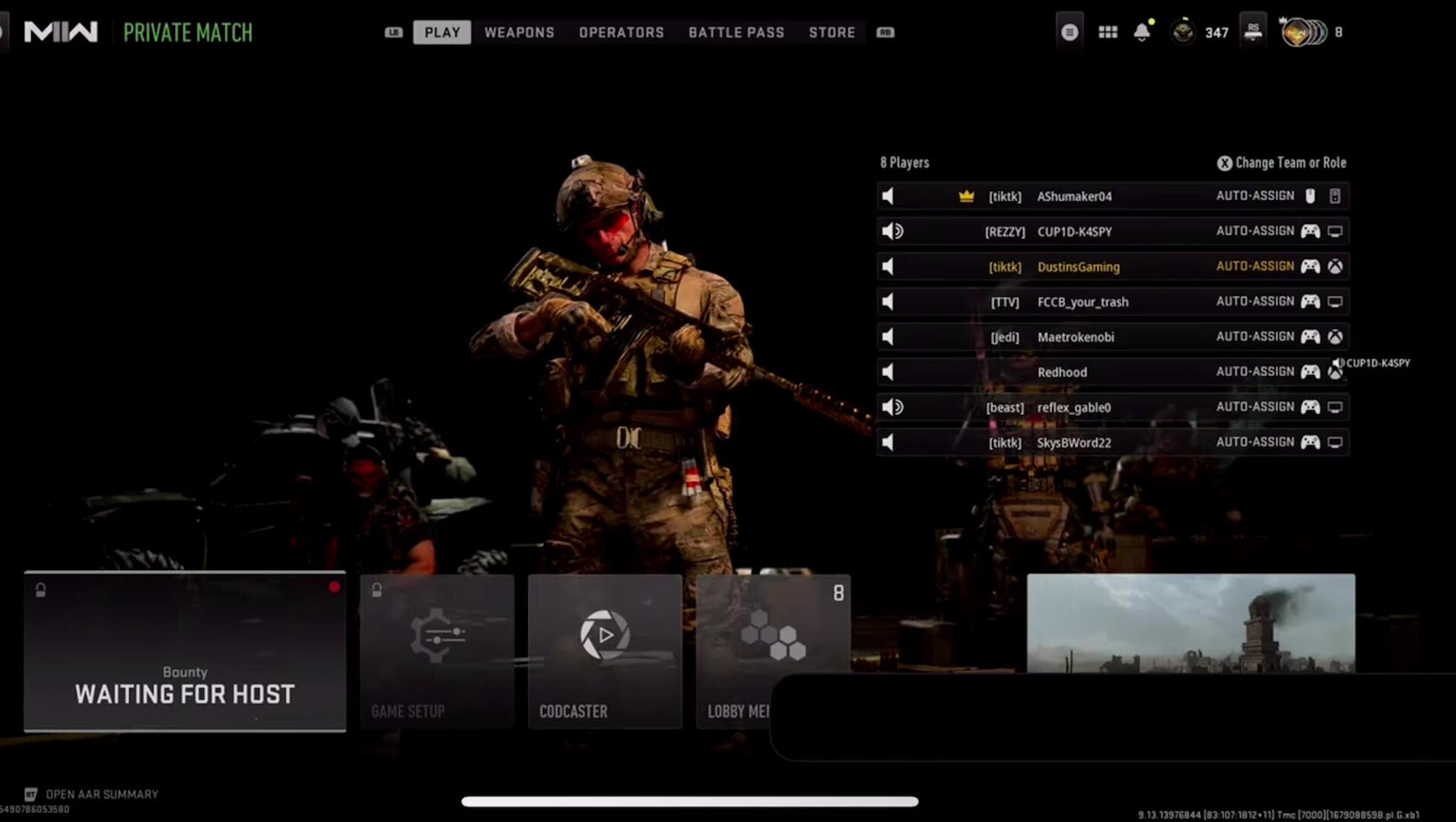Select FCCB_your_trash in the player list
Viewport: 1456px width, 822px height.
pos(1082,302)
